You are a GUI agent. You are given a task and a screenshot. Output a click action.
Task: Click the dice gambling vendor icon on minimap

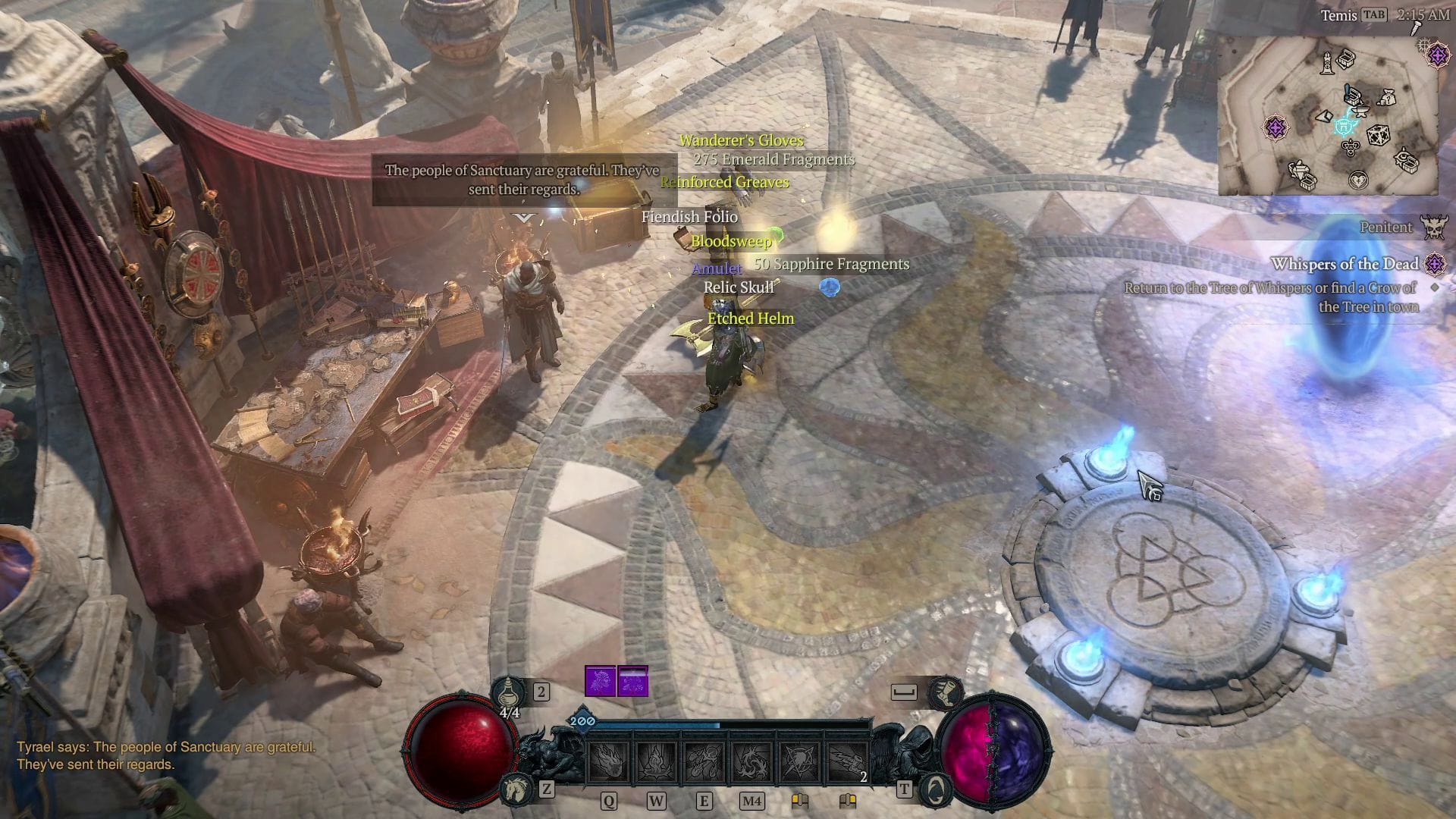[1378, 135]
